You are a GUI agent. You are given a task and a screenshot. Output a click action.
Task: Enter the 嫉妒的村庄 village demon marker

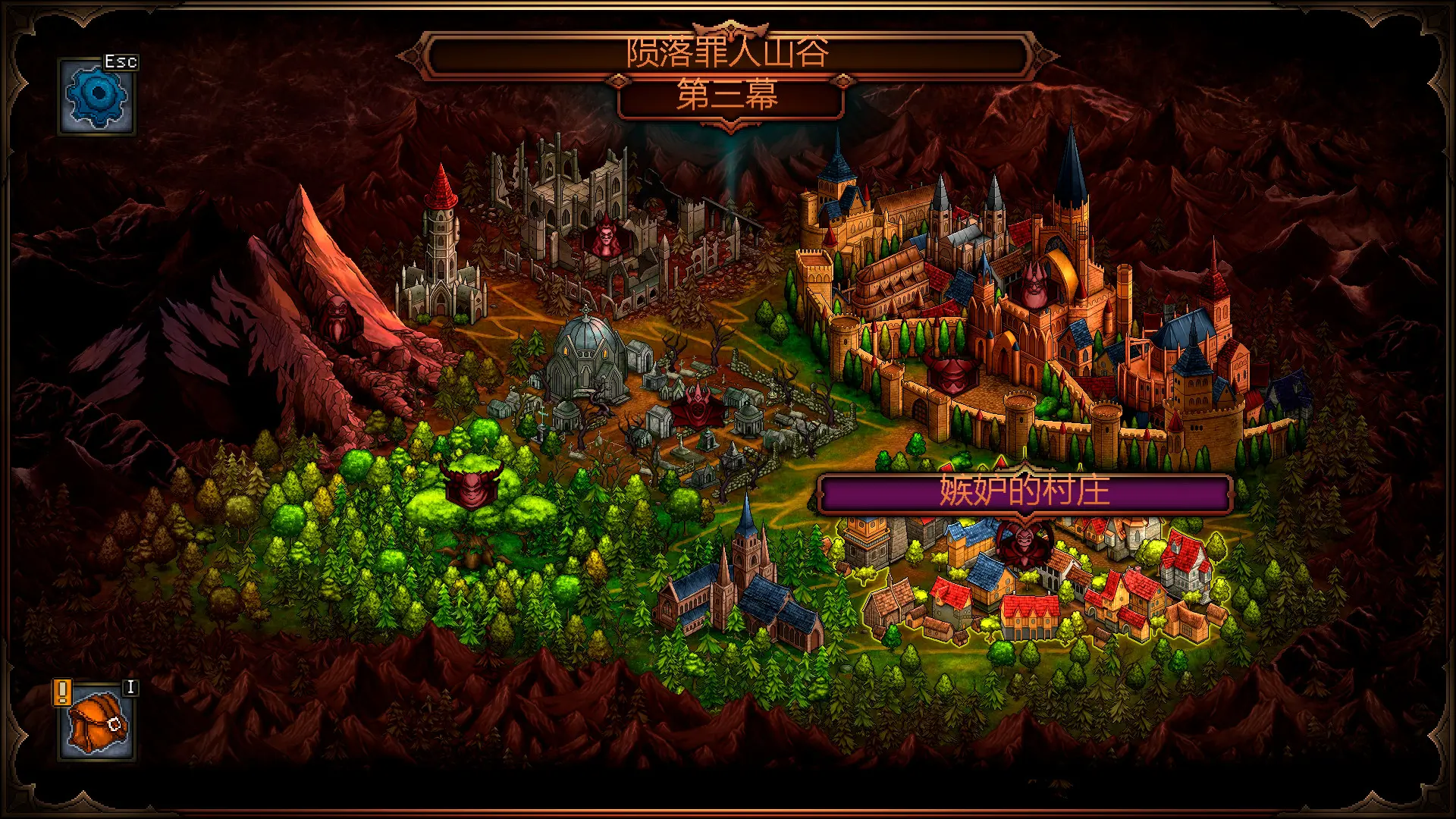pos(1024,544)
